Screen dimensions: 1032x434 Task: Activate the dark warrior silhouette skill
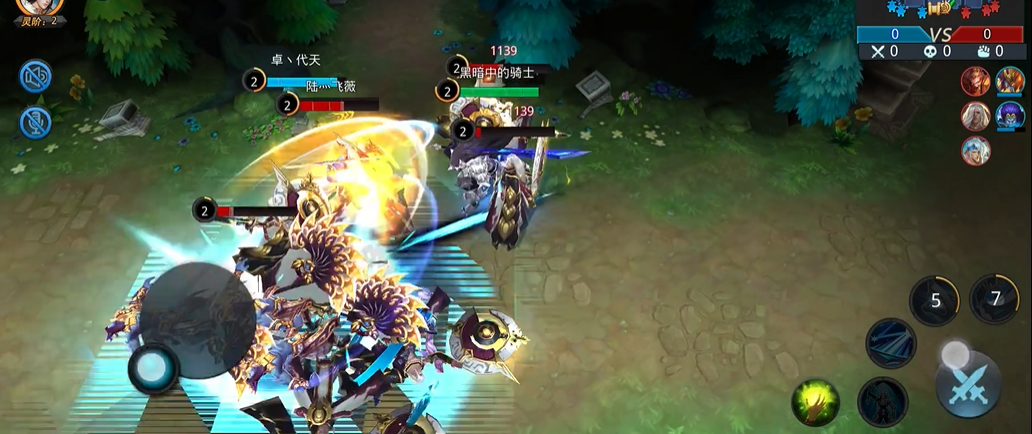tap(882, 402)
